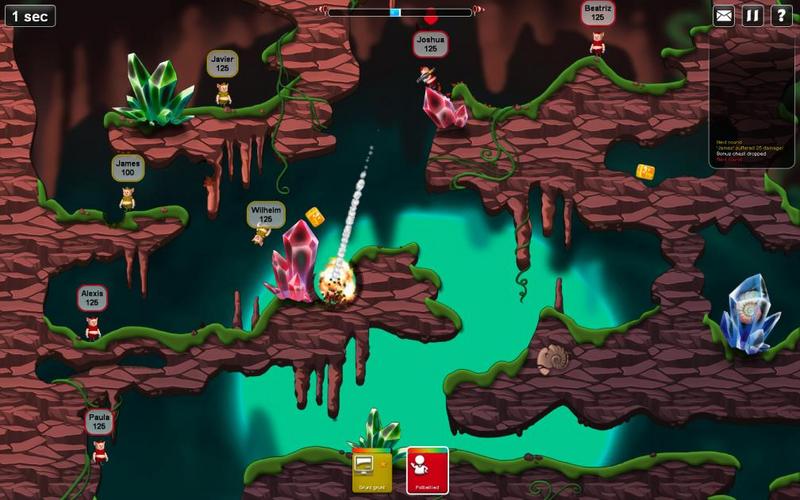Viewport: 800px width, 500px height.
Task: Open the envelope messages button
Action: (x=724, y=15)
